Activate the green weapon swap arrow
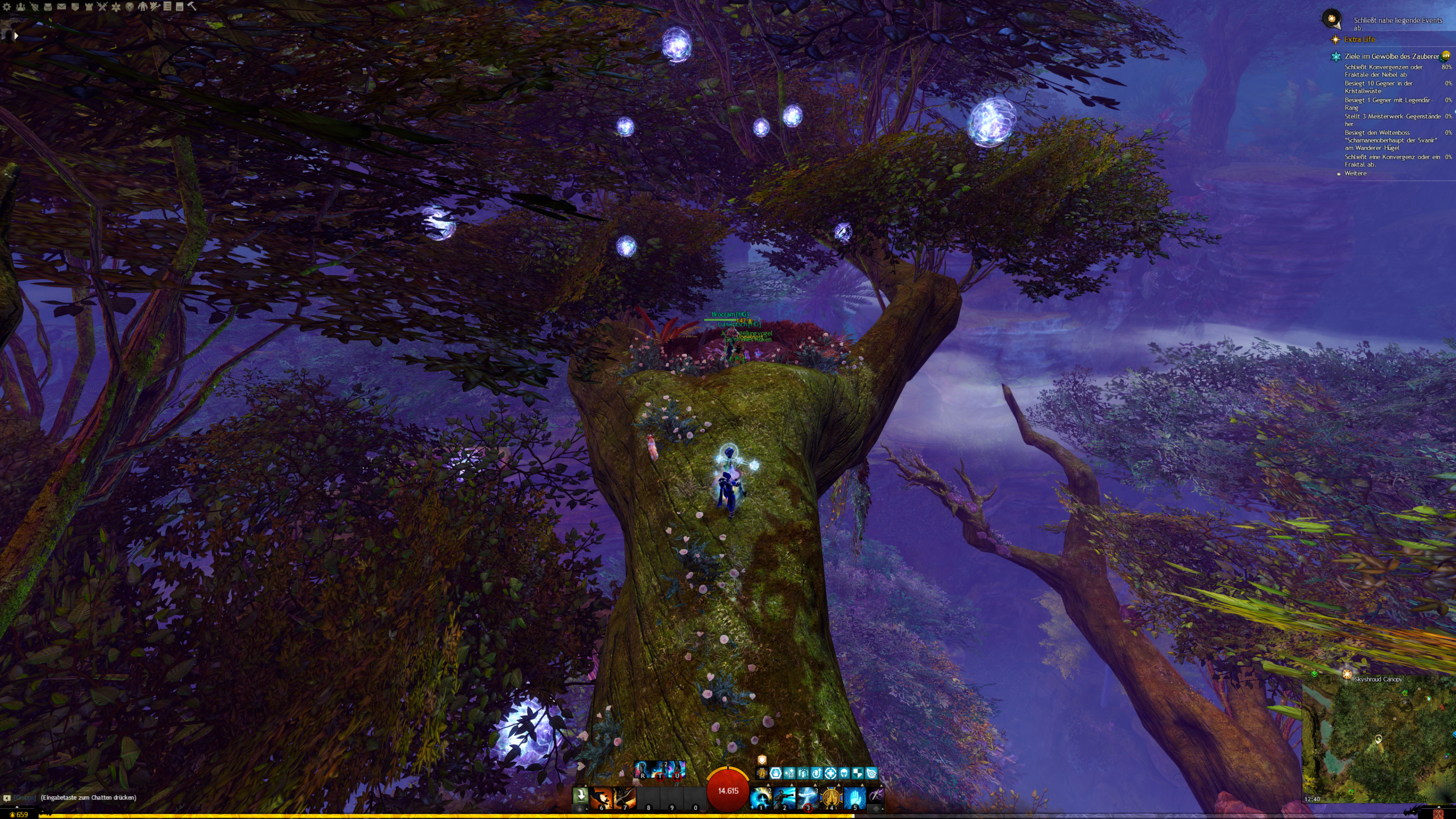This screenshot has height=819, width=1456. coord(580,794)
